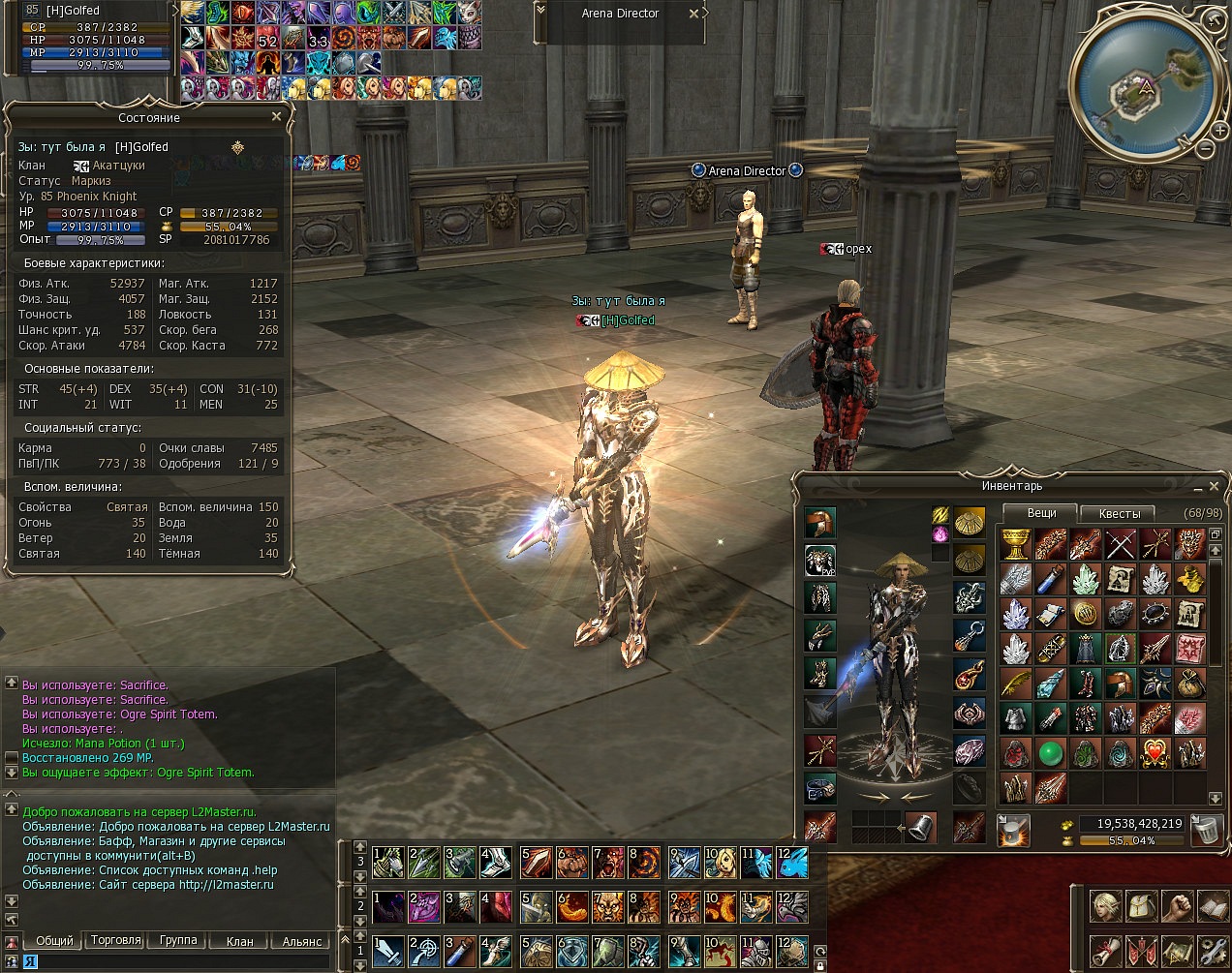
Task: Switch to the Квесты inventory tab
Action: tap(1120, 513)
